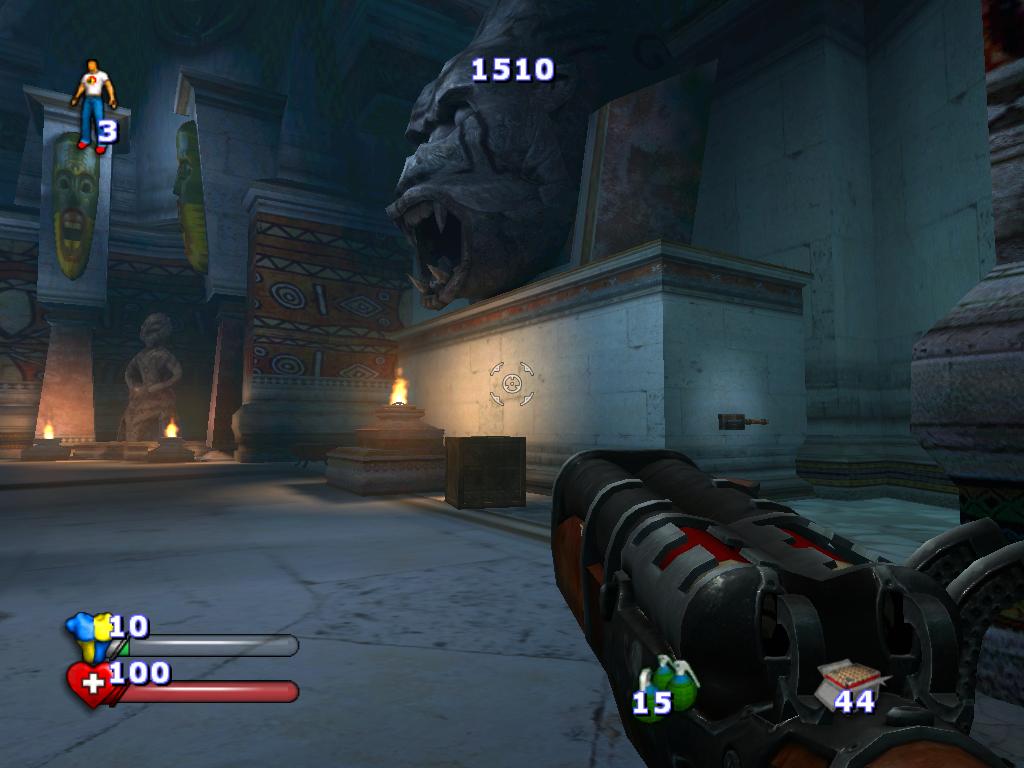1024x768 pixels.
Task: Click the red heart health icon
Action: 89,684
